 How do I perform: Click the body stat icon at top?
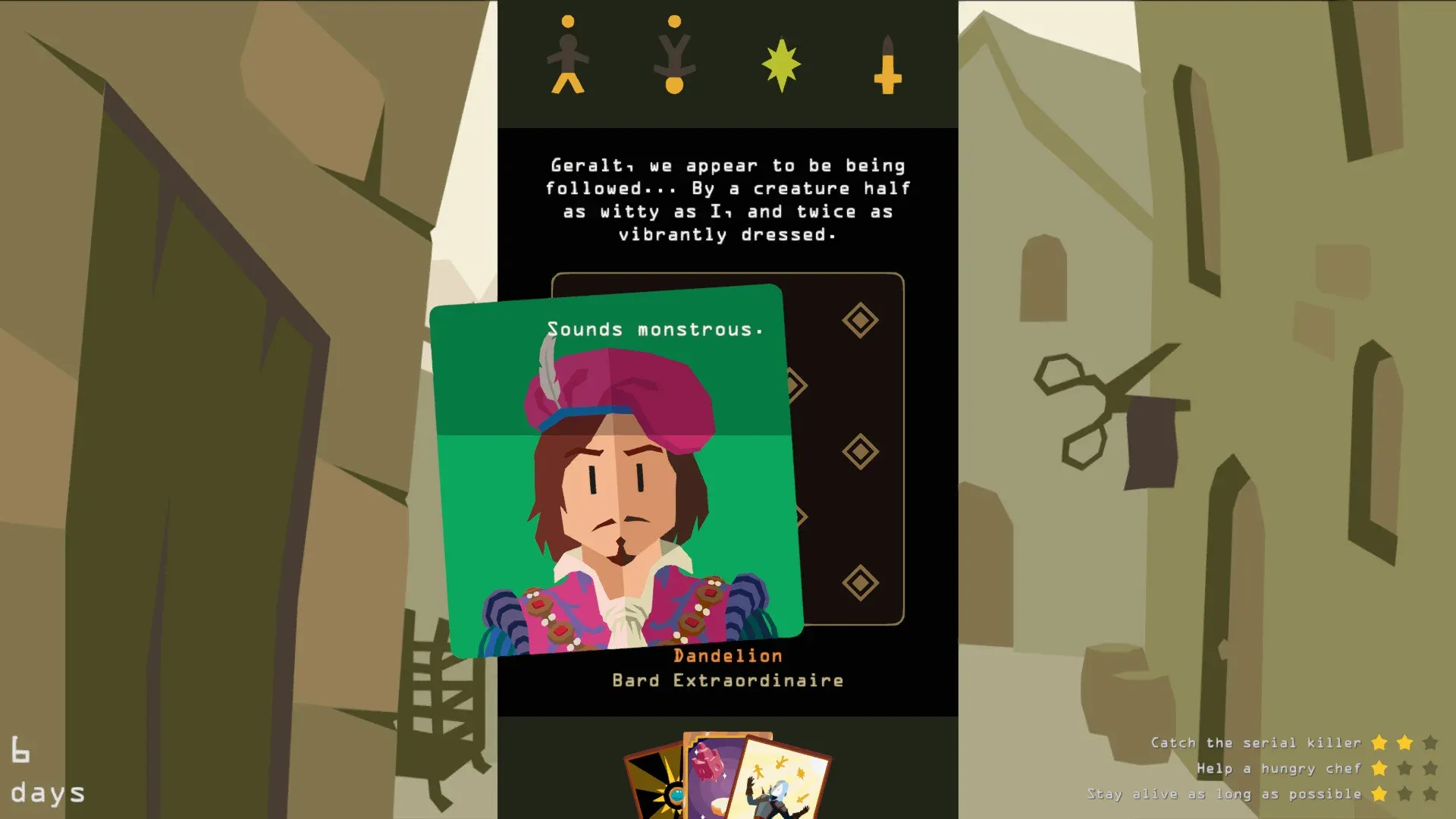click(673, 57)
